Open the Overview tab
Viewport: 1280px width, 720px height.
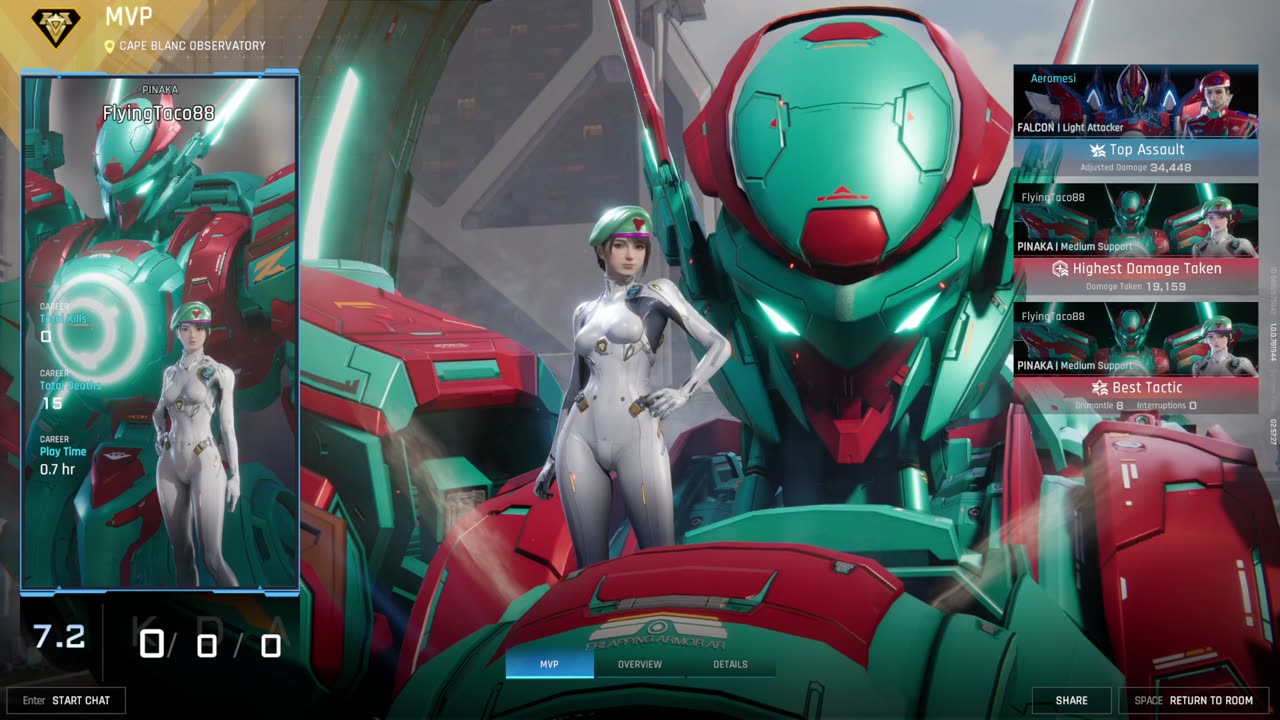[x=640, y=664]
